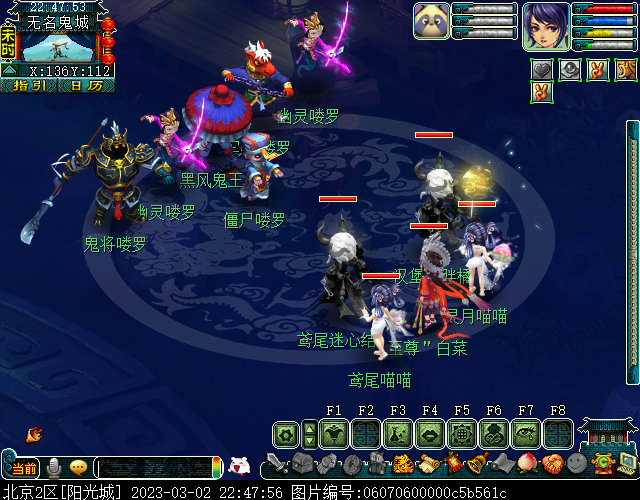
Task: Open the 指引 guide button
Action: [x=28, y=86]
